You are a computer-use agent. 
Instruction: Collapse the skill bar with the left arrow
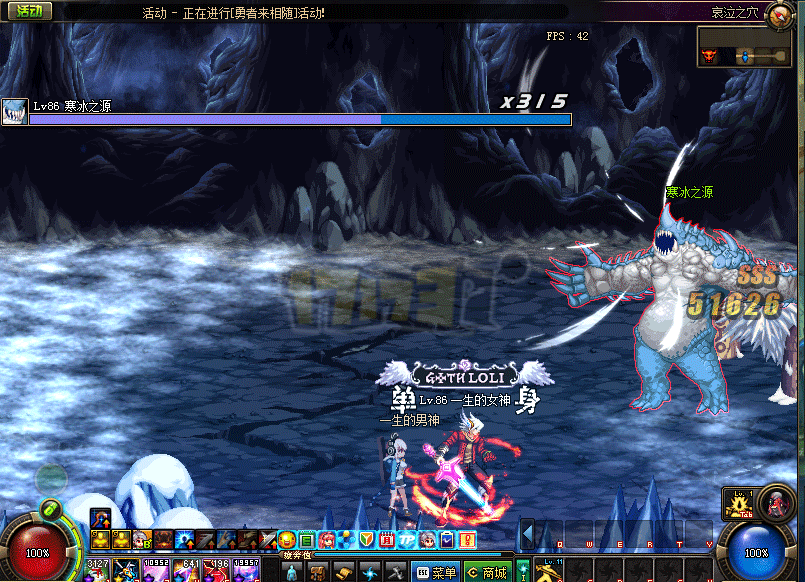pos(527,534)
